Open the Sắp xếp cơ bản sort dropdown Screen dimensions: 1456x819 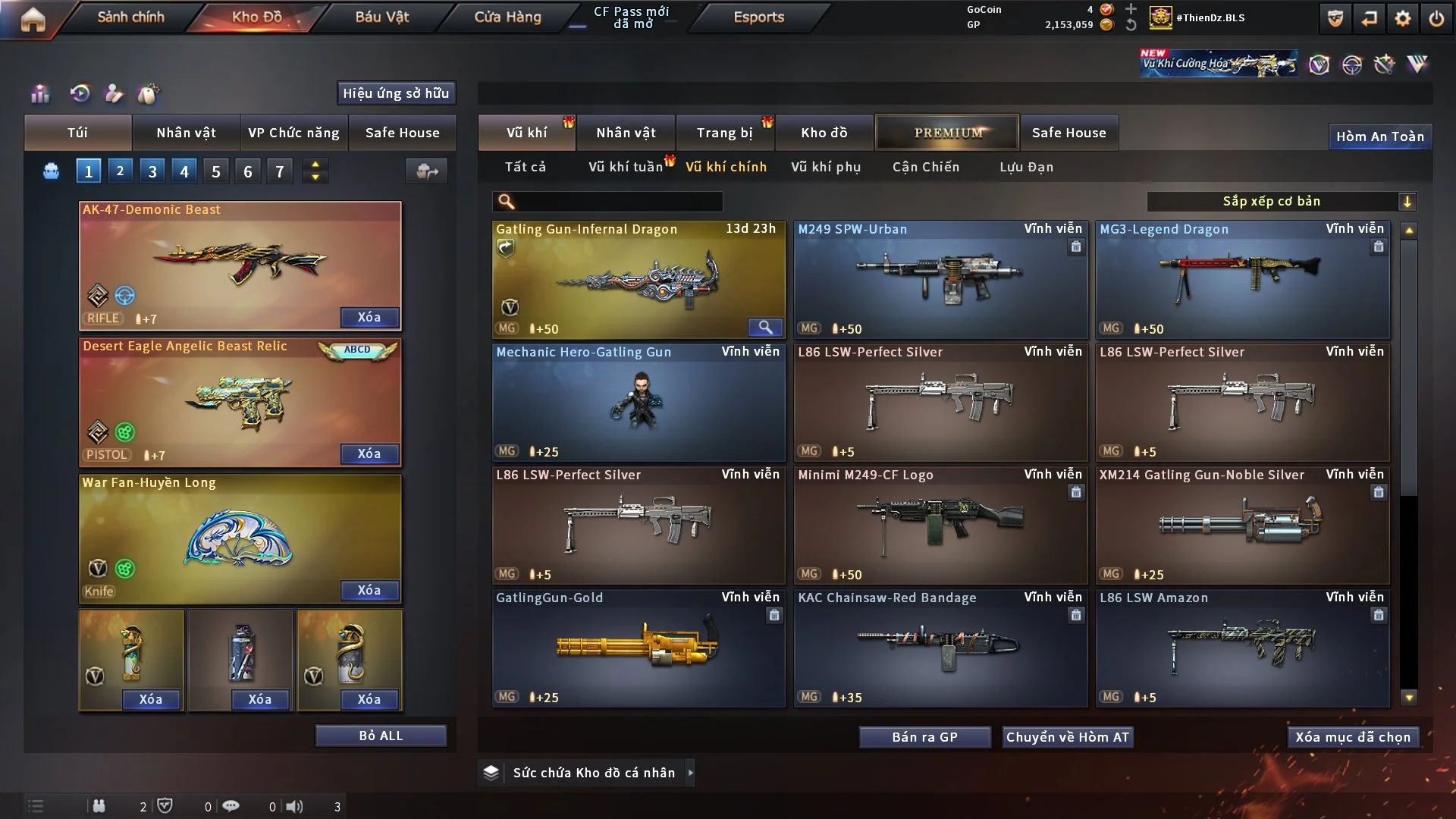point(1282,201)
